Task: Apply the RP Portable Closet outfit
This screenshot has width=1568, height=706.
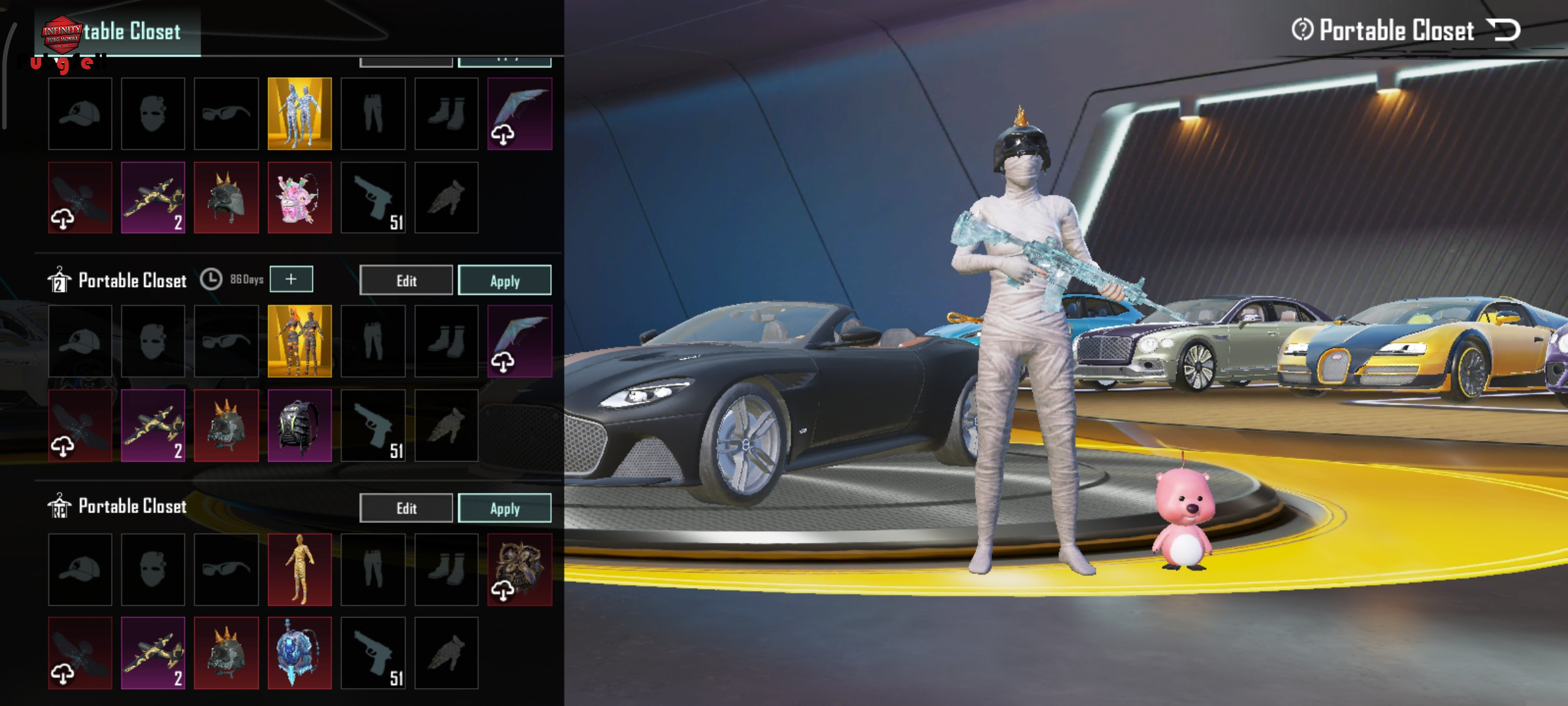Action: coord(504,508)
